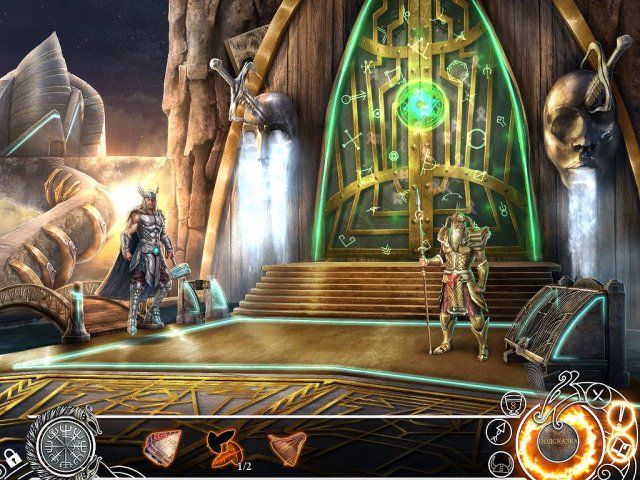
Task: Open the Viking helmet icon
Action: pyautogui.click(x=503, y=463)
